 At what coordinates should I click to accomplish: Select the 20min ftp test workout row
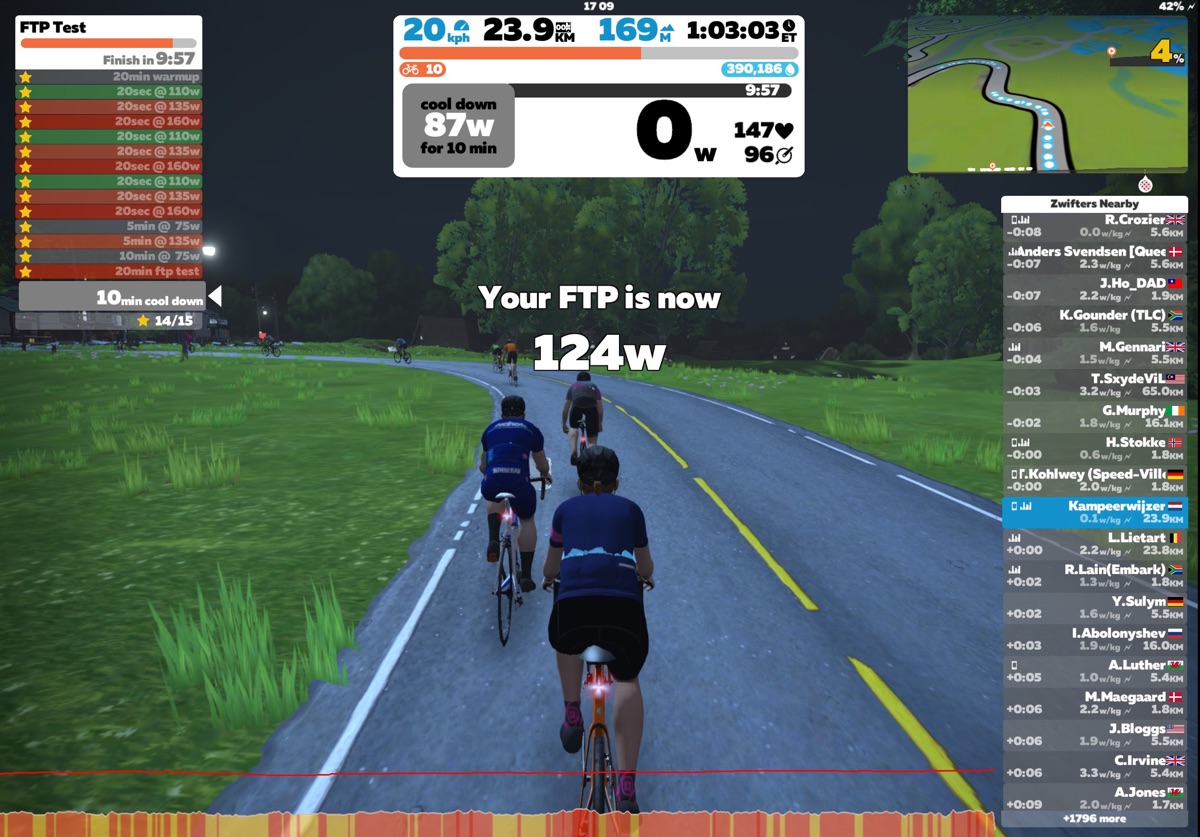click(x=110, y=271)
